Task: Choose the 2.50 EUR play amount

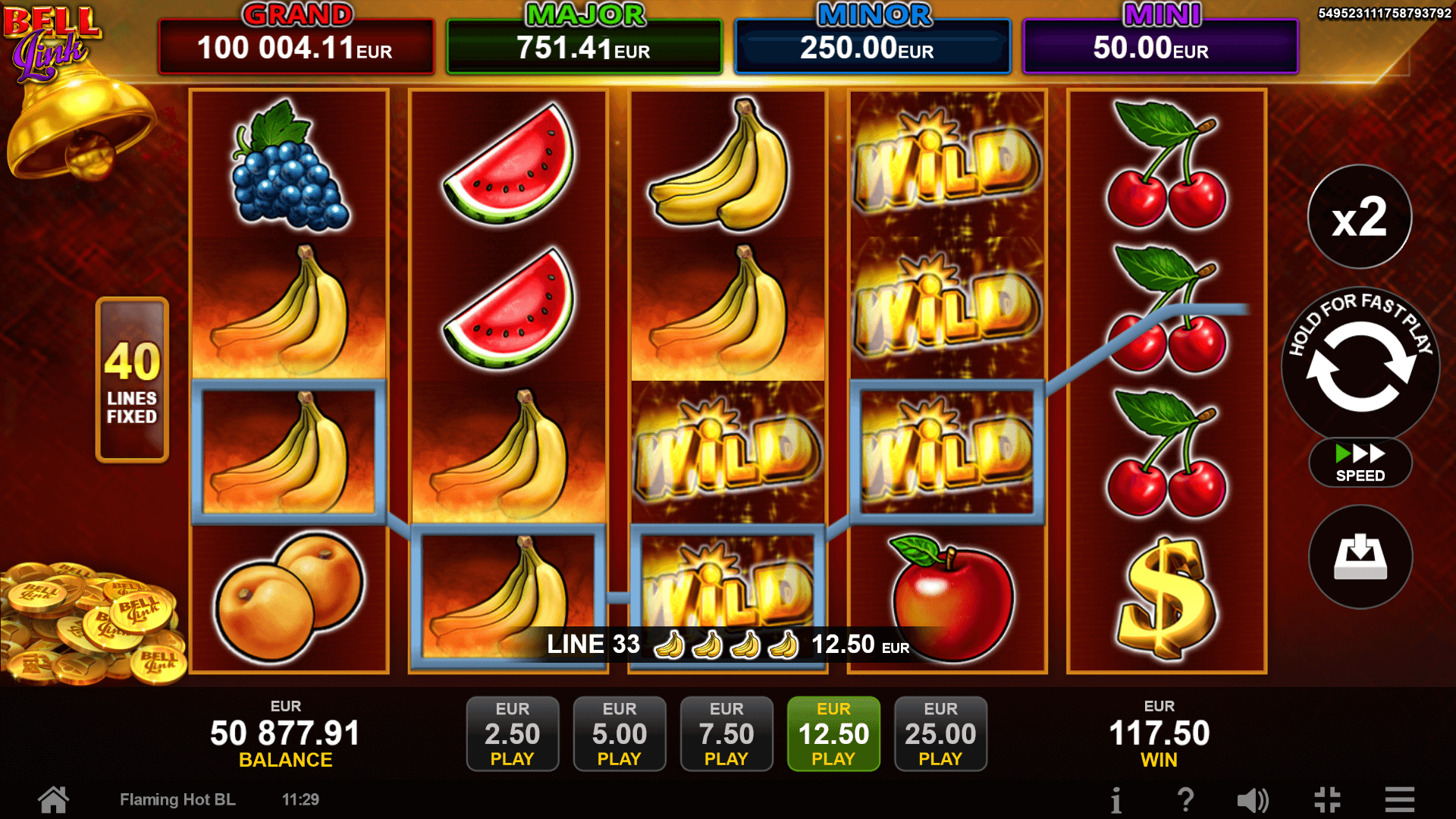Action: 513,733
